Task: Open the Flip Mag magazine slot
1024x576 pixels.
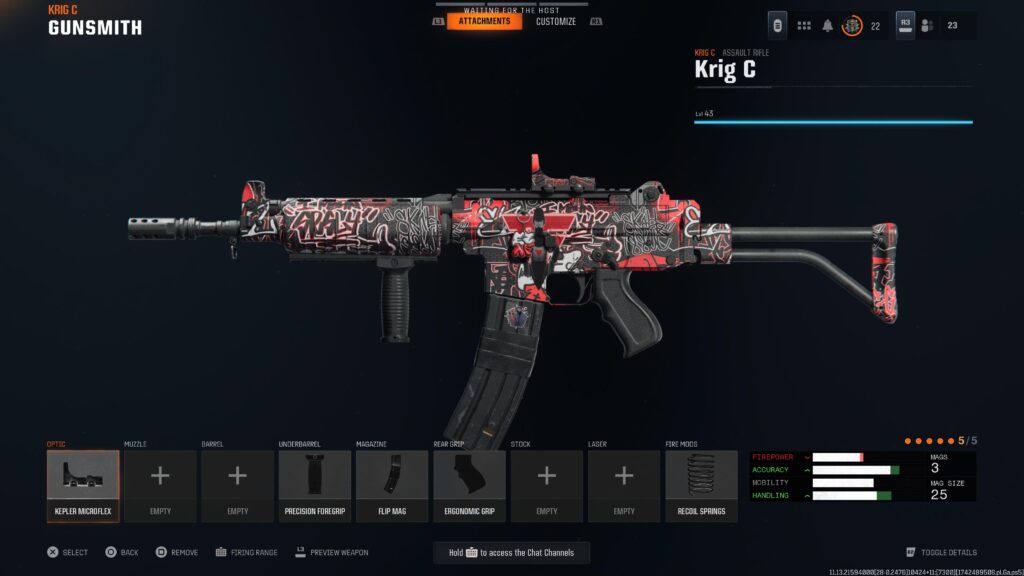Action: [392, 486]
